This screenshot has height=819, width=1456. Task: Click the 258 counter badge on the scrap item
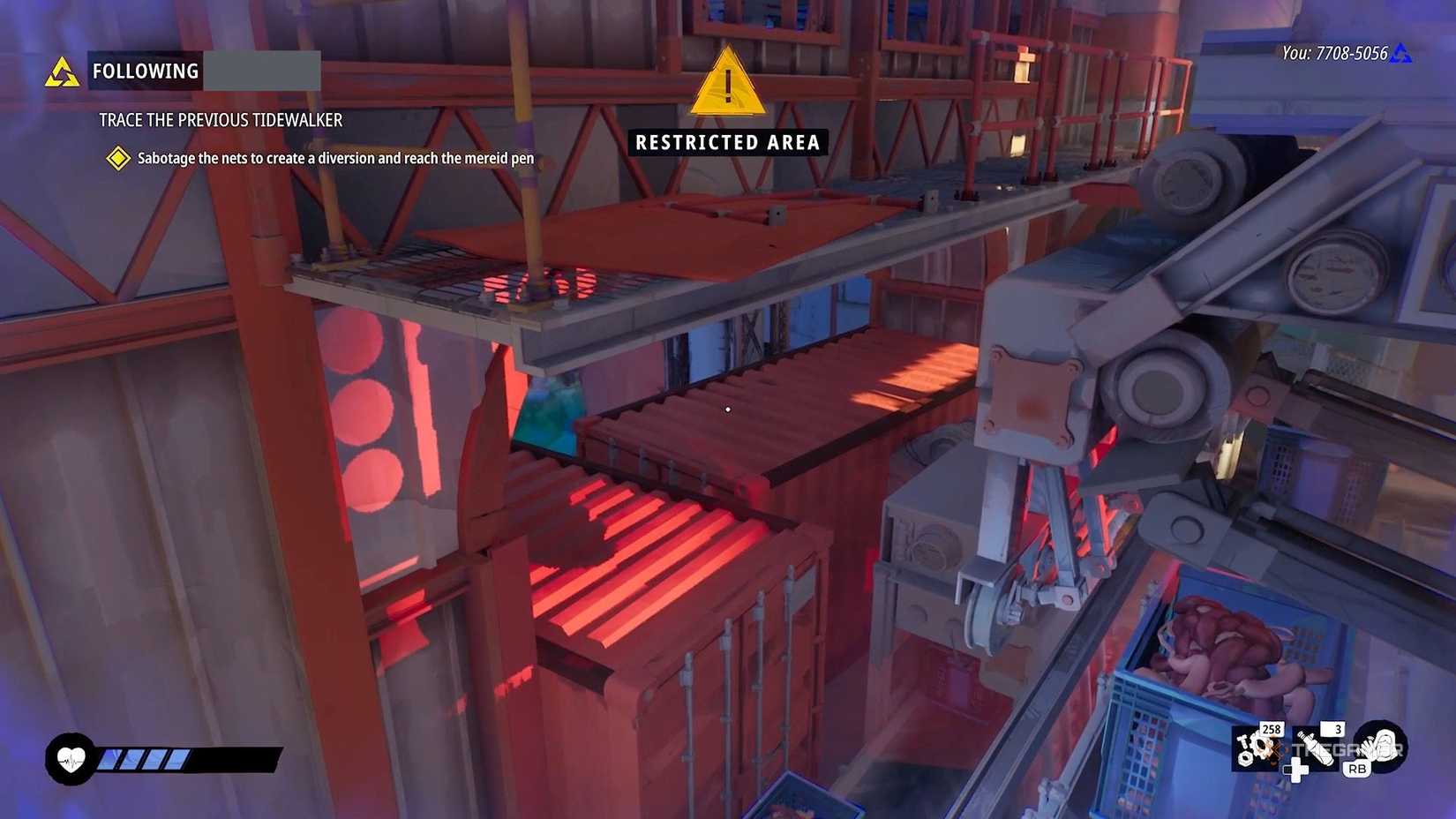[1272, 730]
